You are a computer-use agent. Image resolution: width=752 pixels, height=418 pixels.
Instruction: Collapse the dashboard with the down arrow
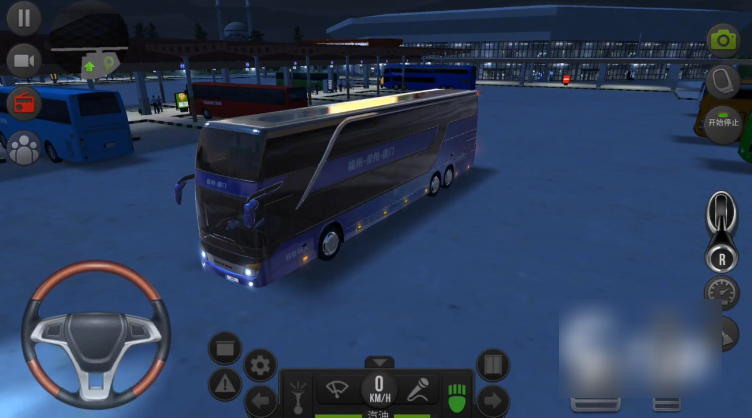(x=379, y=362)
